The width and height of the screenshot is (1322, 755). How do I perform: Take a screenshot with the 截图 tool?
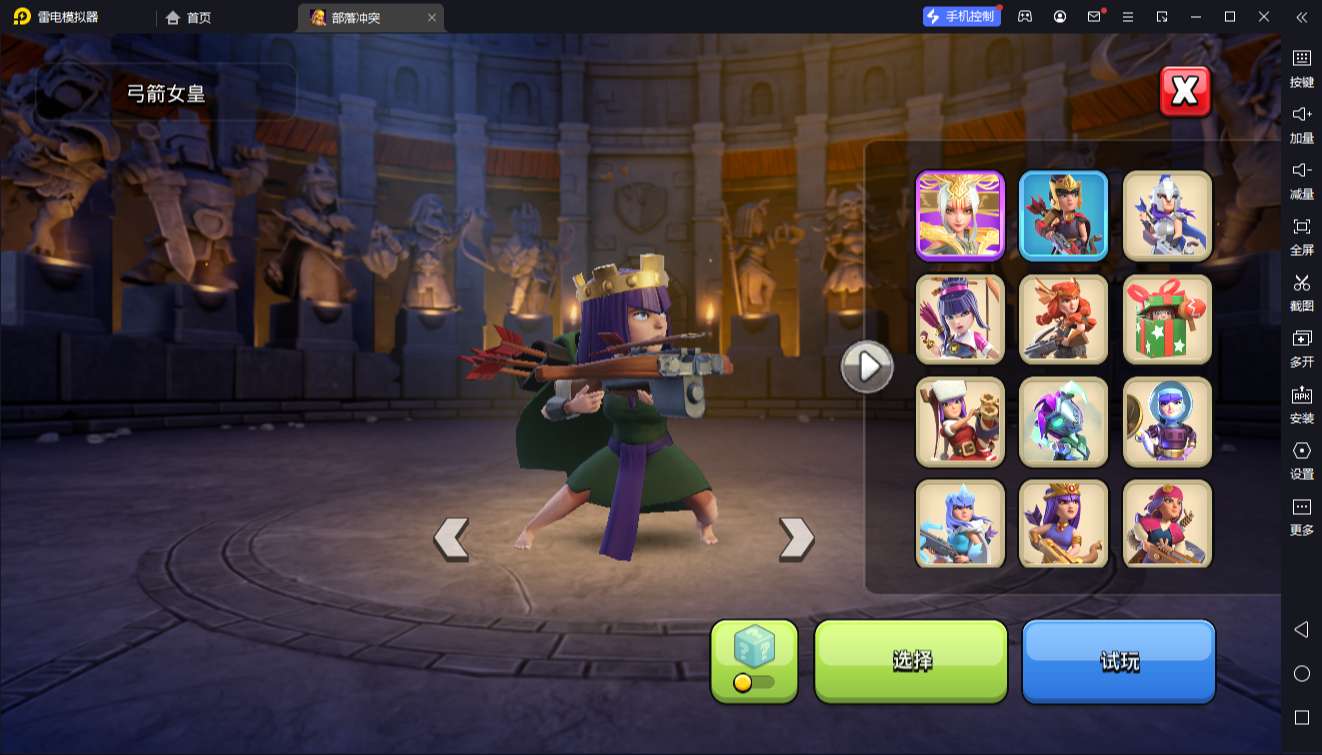(1301, 291)
